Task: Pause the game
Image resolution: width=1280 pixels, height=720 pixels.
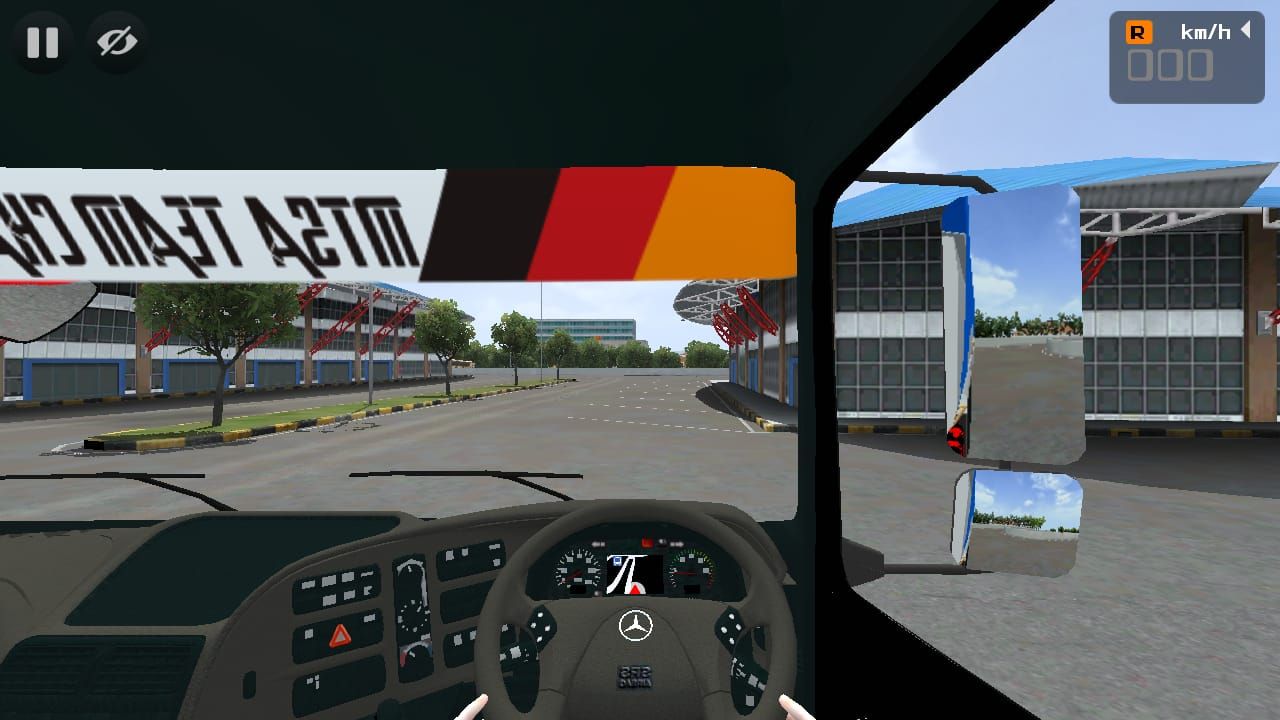Action: [x=42, y=42]
